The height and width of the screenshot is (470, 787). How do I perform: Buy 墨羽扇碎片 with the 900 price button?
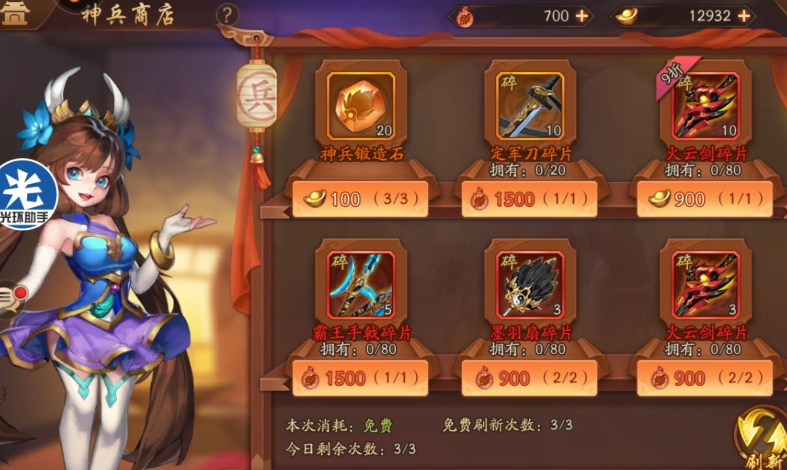coord(531,378)
